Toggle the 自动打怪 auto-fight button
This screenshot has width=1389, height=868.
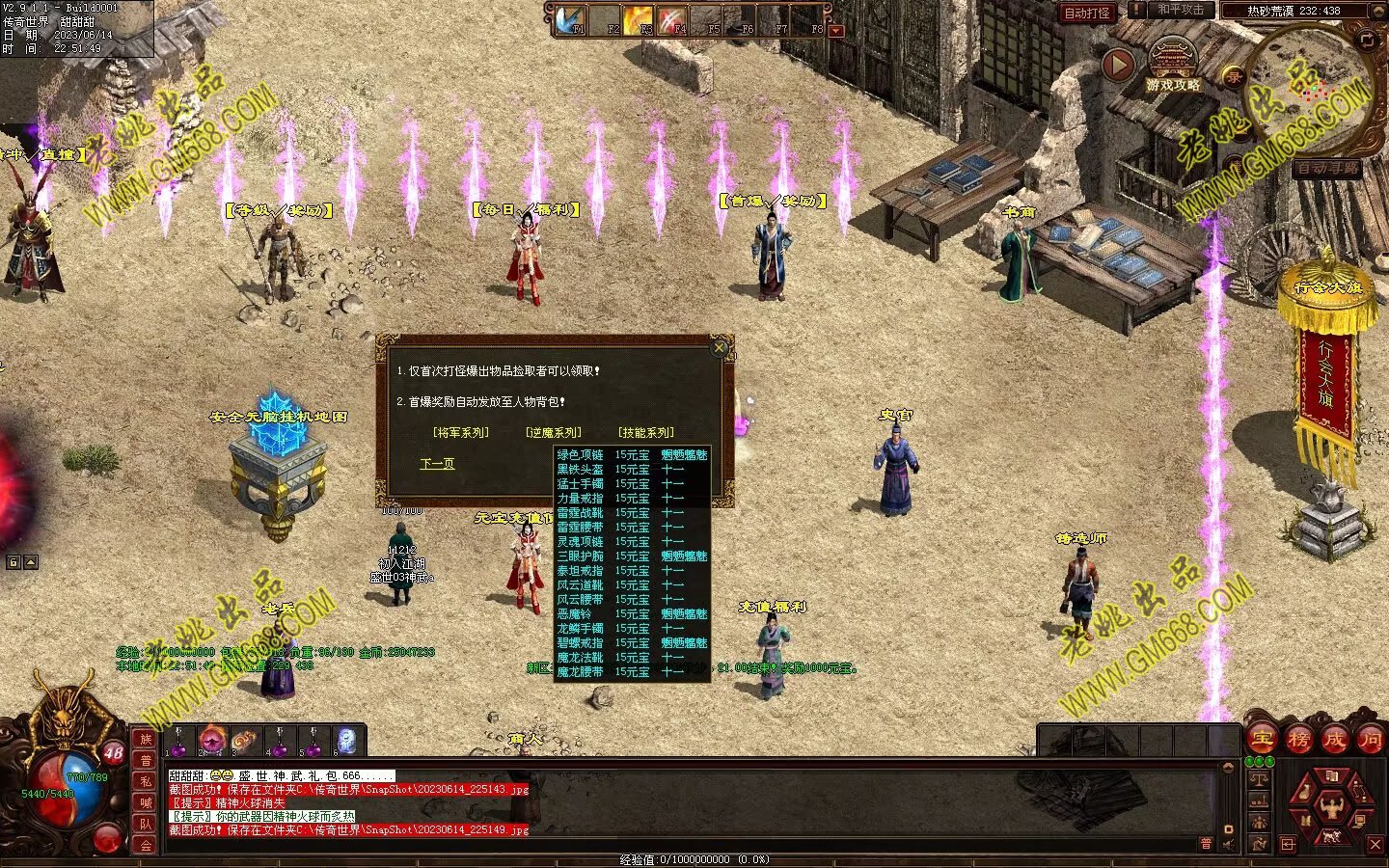1087,13
